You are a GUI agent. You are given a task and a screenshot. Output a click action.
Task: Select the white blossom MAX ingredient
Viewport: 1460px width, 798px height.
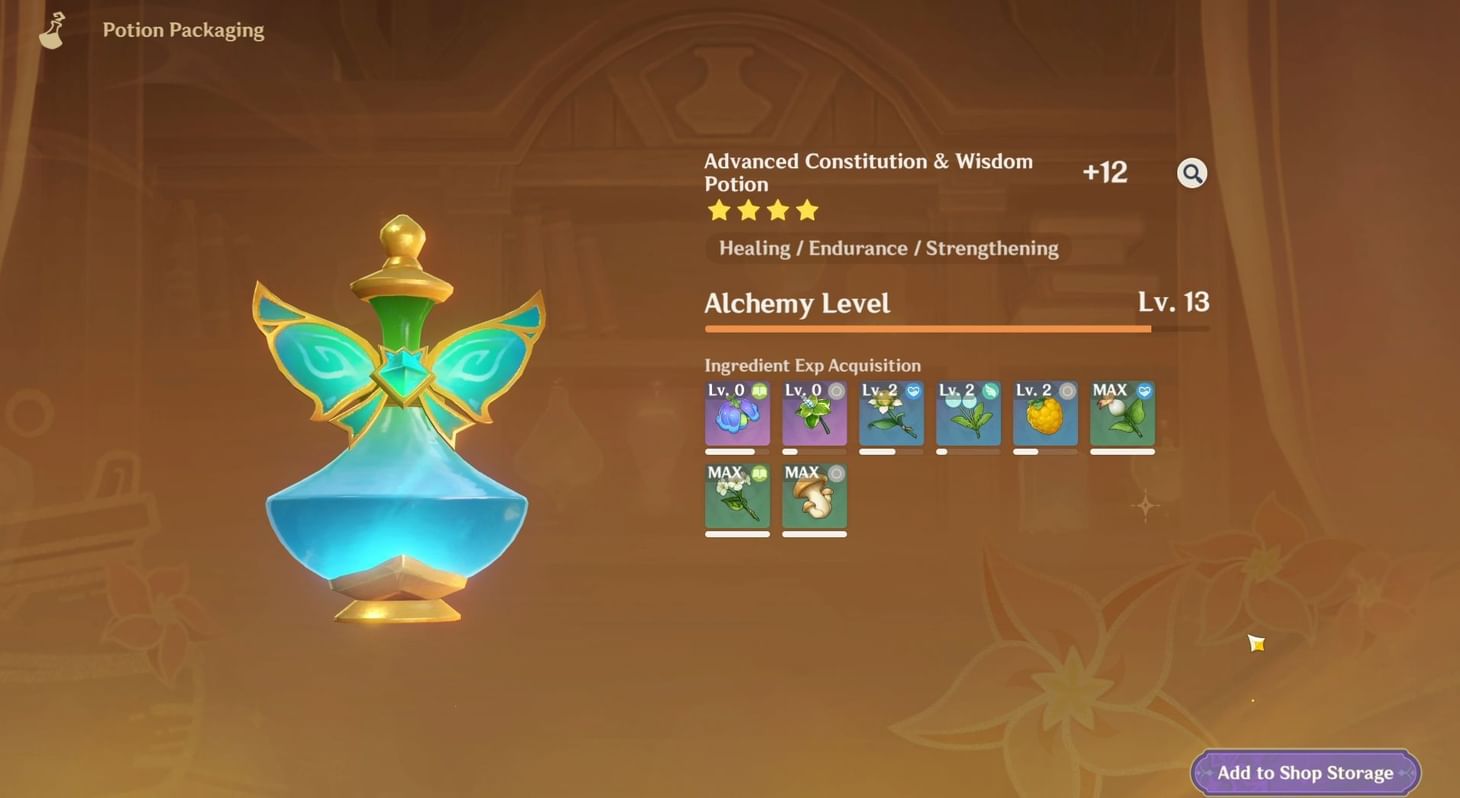point(737,497)
